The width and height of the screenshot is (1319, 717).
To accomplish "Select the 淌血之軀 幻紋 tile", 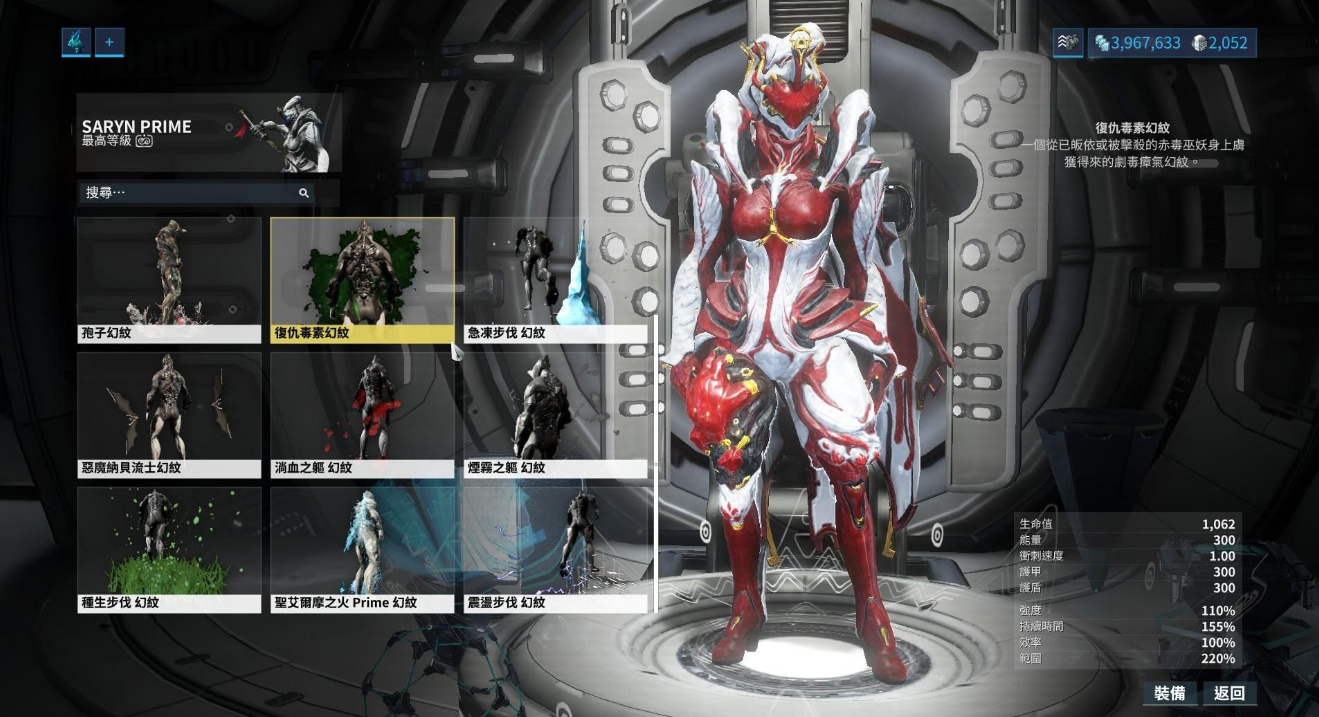I will coord(362,414).
